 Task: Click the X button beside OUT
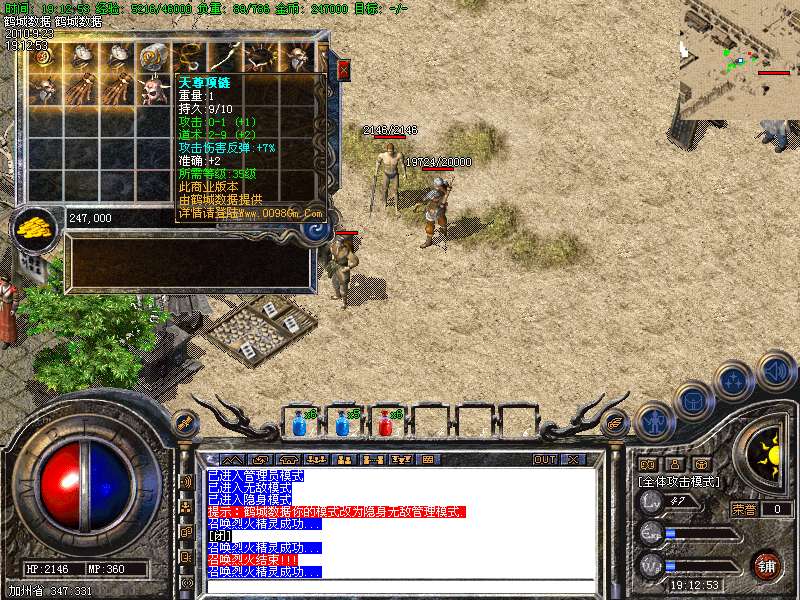[x=572, y=459]
